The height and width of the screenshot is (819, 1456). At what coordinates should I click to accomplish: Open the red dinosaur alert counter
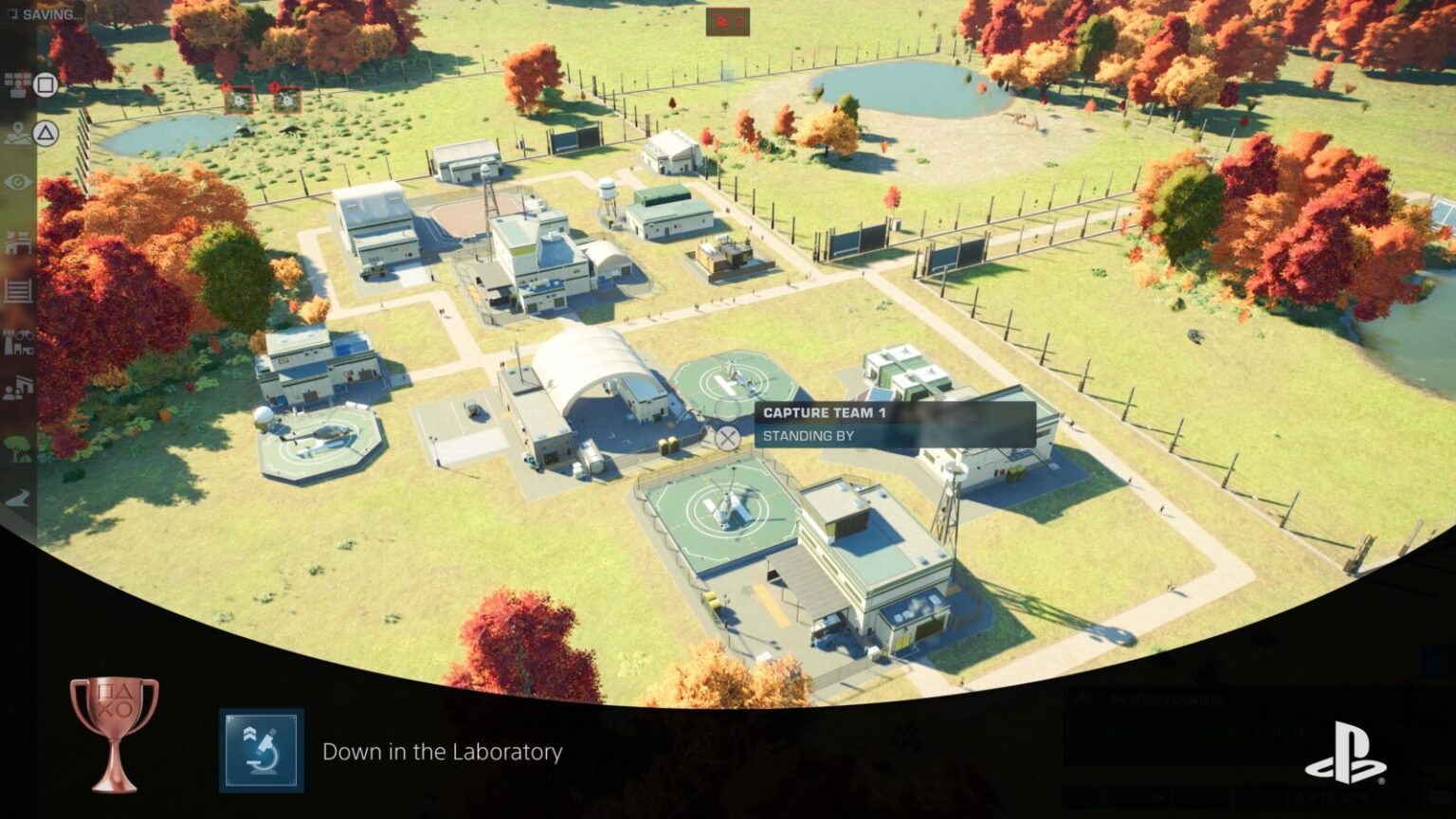(727, 21)
